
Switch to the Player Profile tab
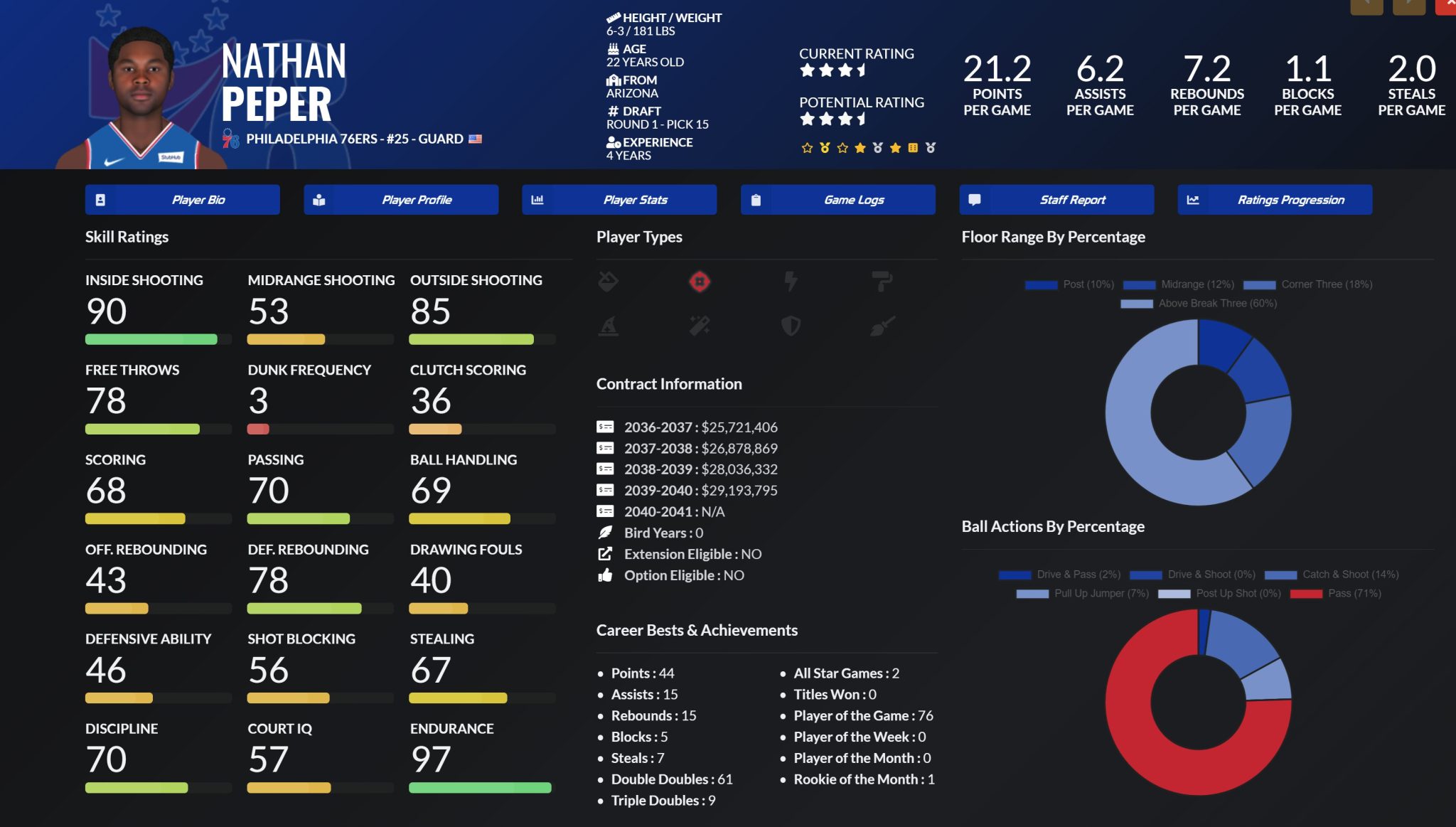tap(401, 200)
